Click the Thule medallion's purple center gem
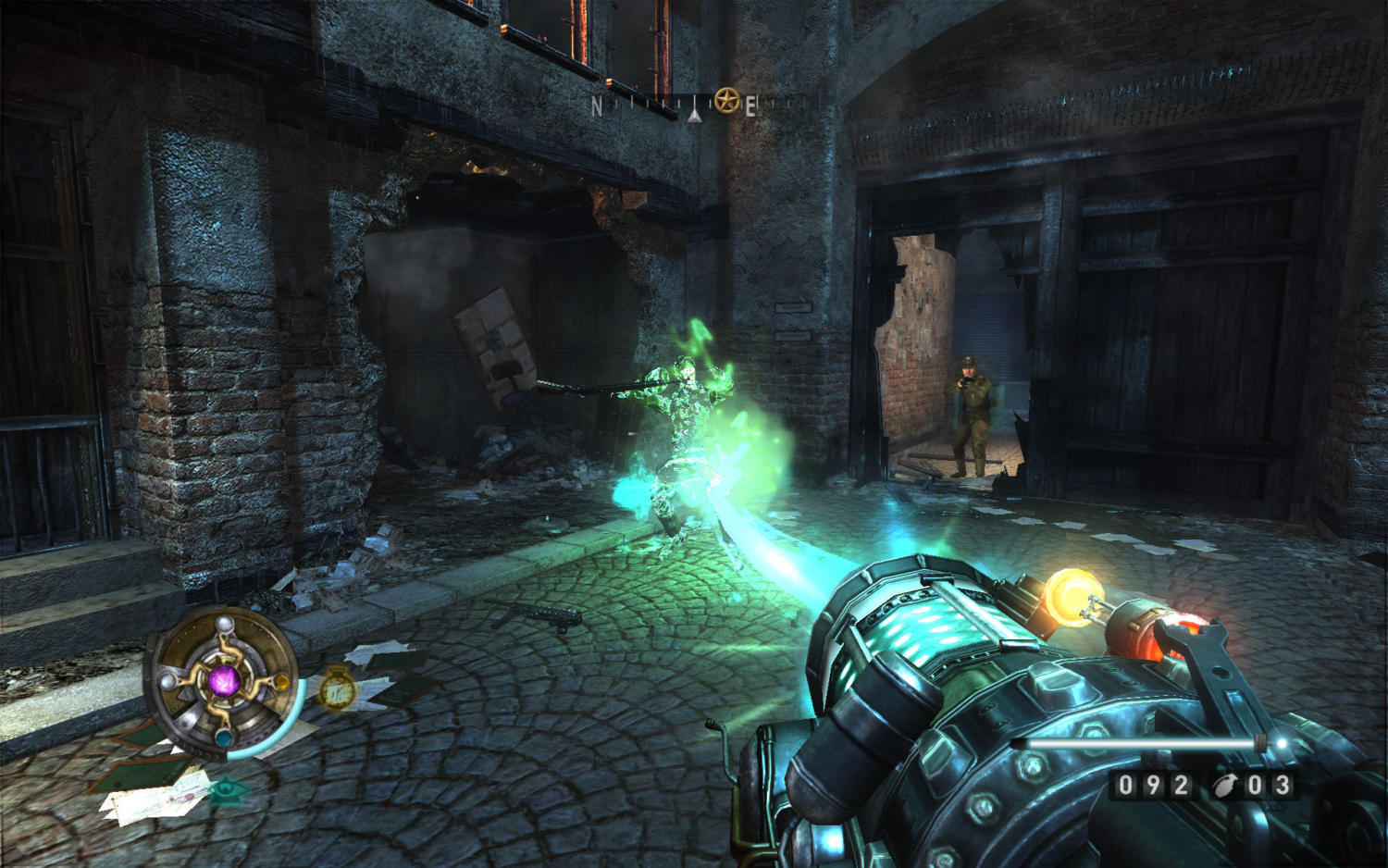The image size is (1388, 868). (x=224, y=682)
